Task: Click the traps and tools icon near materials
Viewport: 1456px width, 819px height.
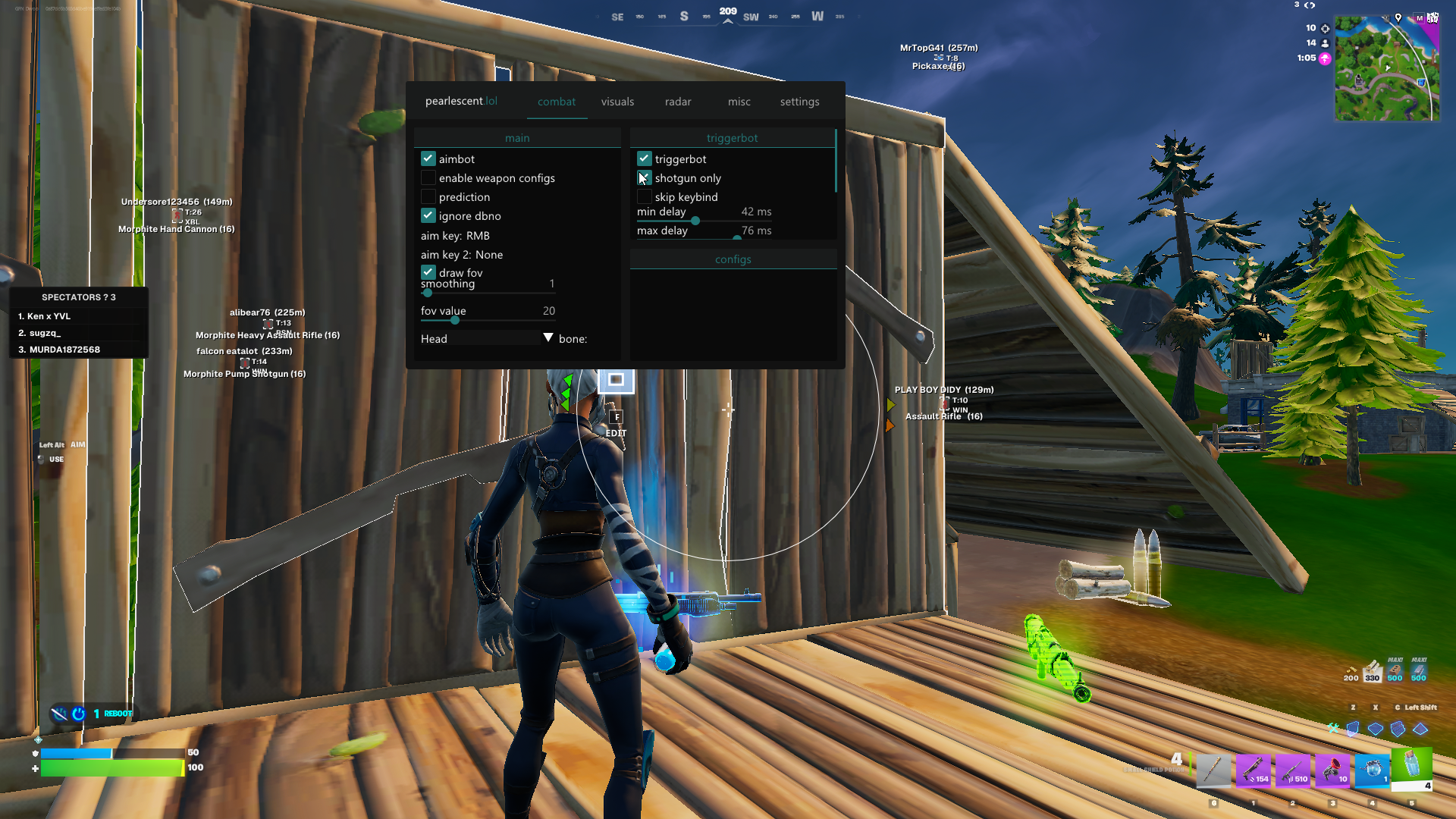Action: (1332, 729)
